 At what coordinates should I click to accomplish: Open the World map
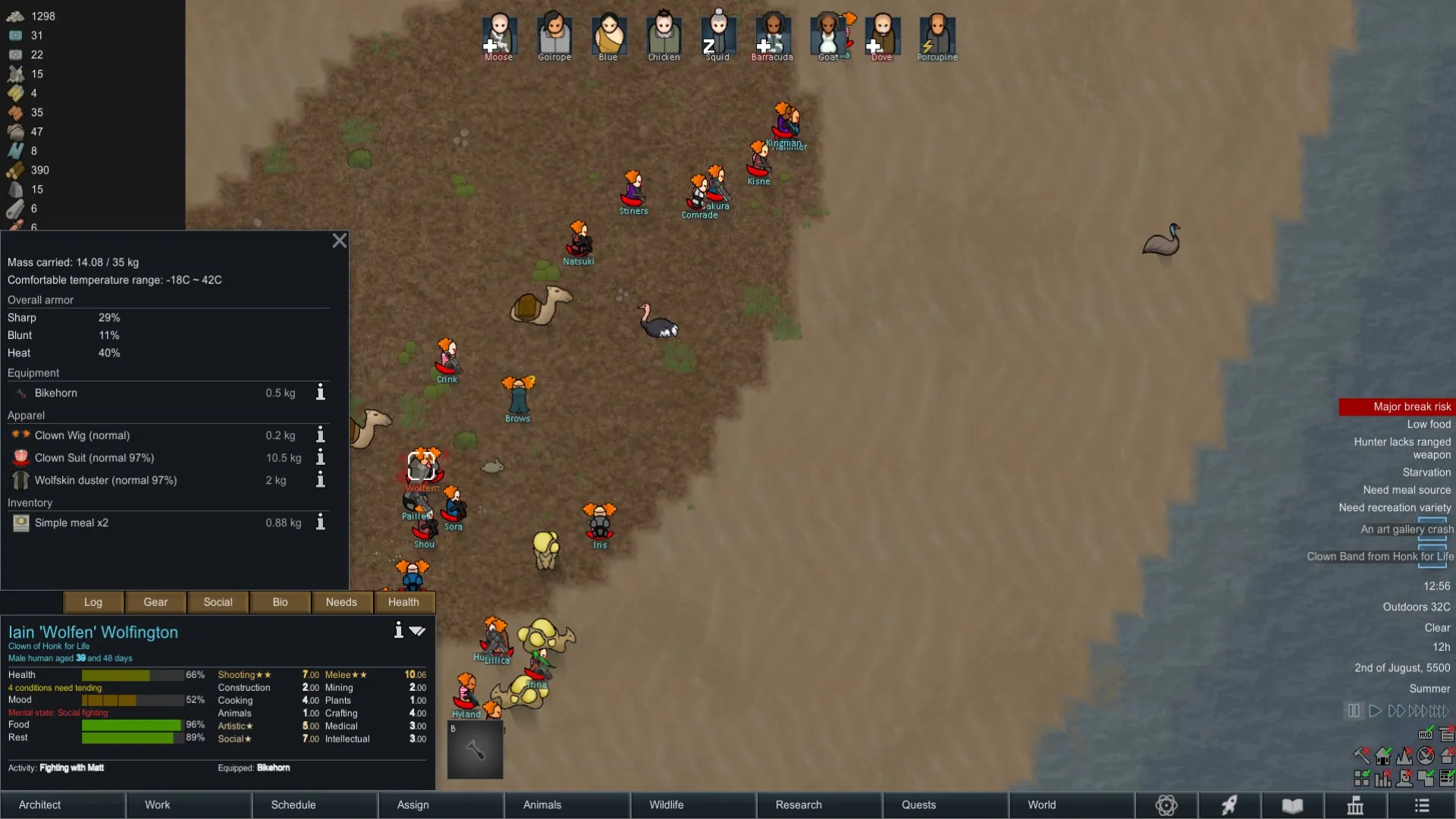[x=1070, y=805]
